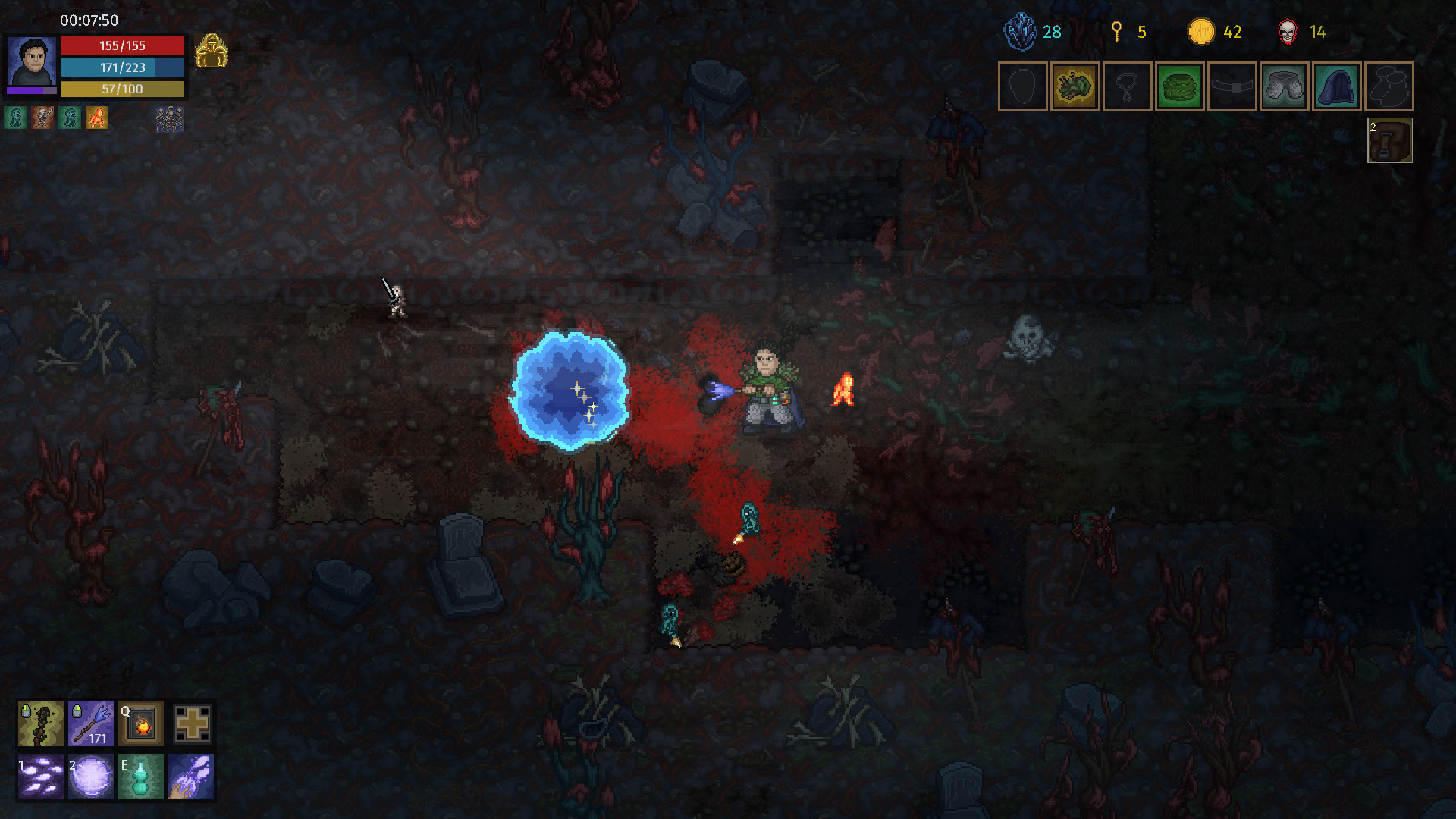Use the purple orb ability in slot 2

pyautogui.click(x=90, y=776)
